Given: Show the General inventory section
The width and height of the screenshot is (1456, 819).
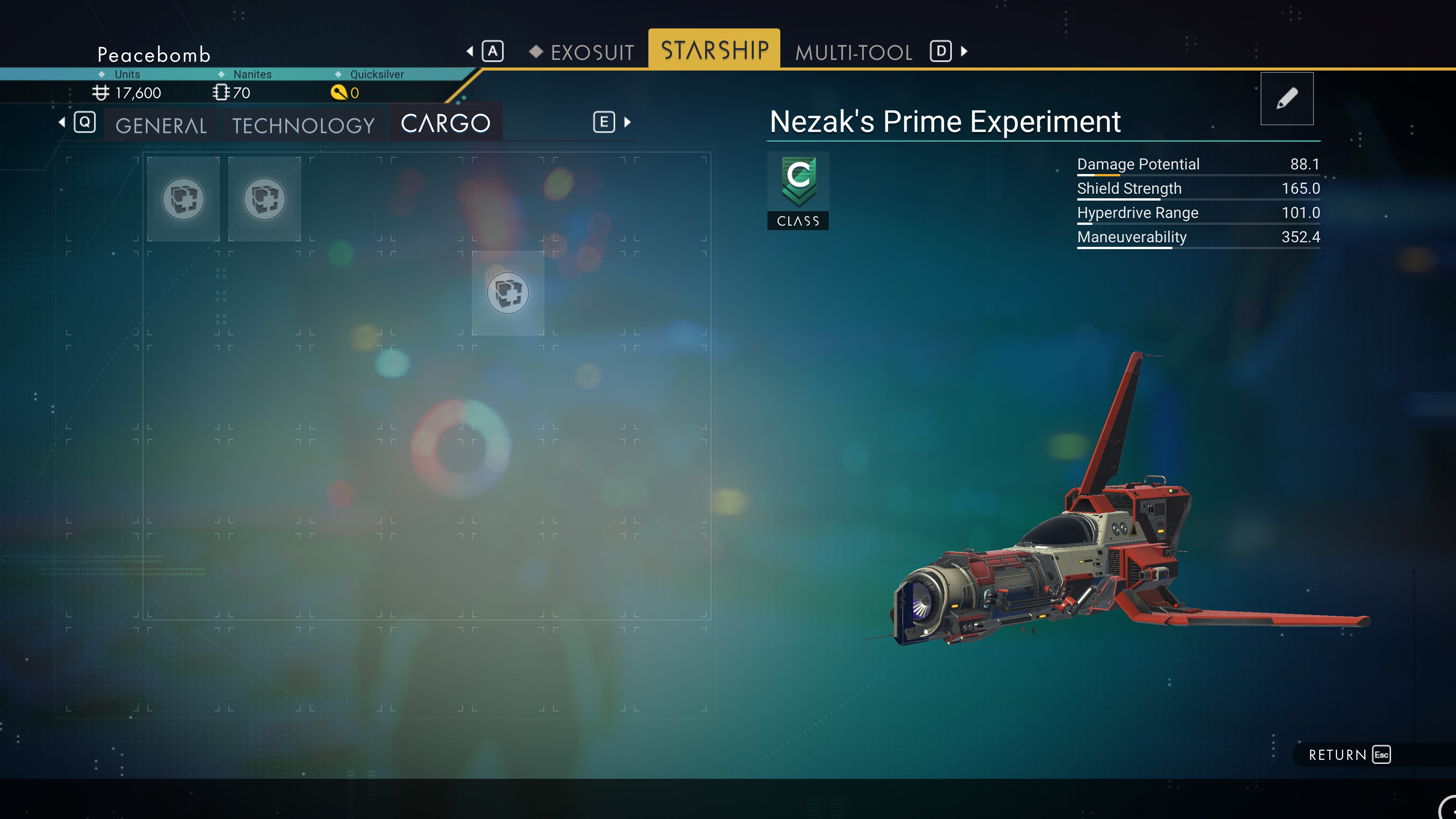Looking at the screenshot, I should click(x=161, y=124).
